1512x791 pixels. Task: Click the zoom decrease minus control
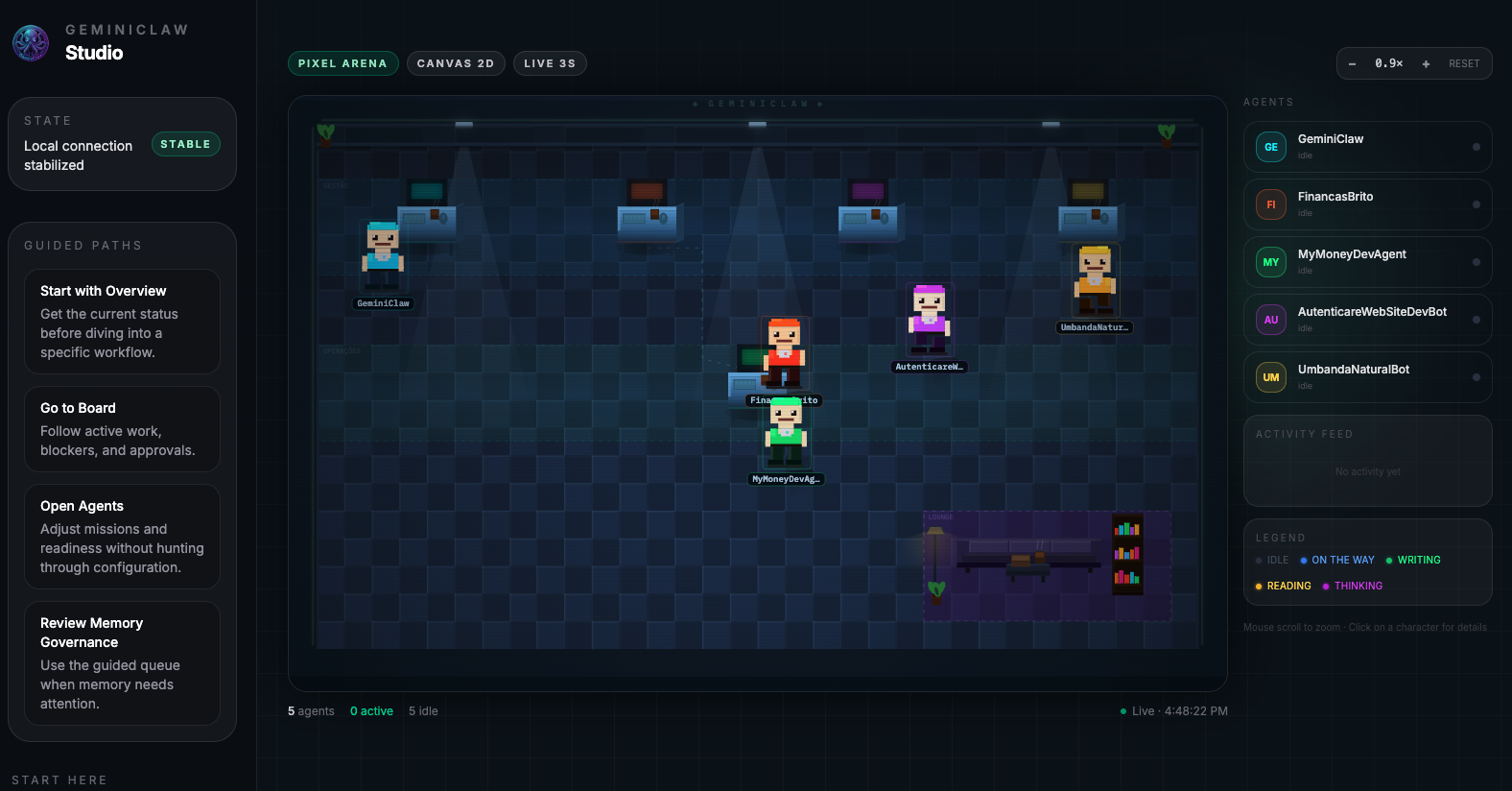tap(1352, 63)
